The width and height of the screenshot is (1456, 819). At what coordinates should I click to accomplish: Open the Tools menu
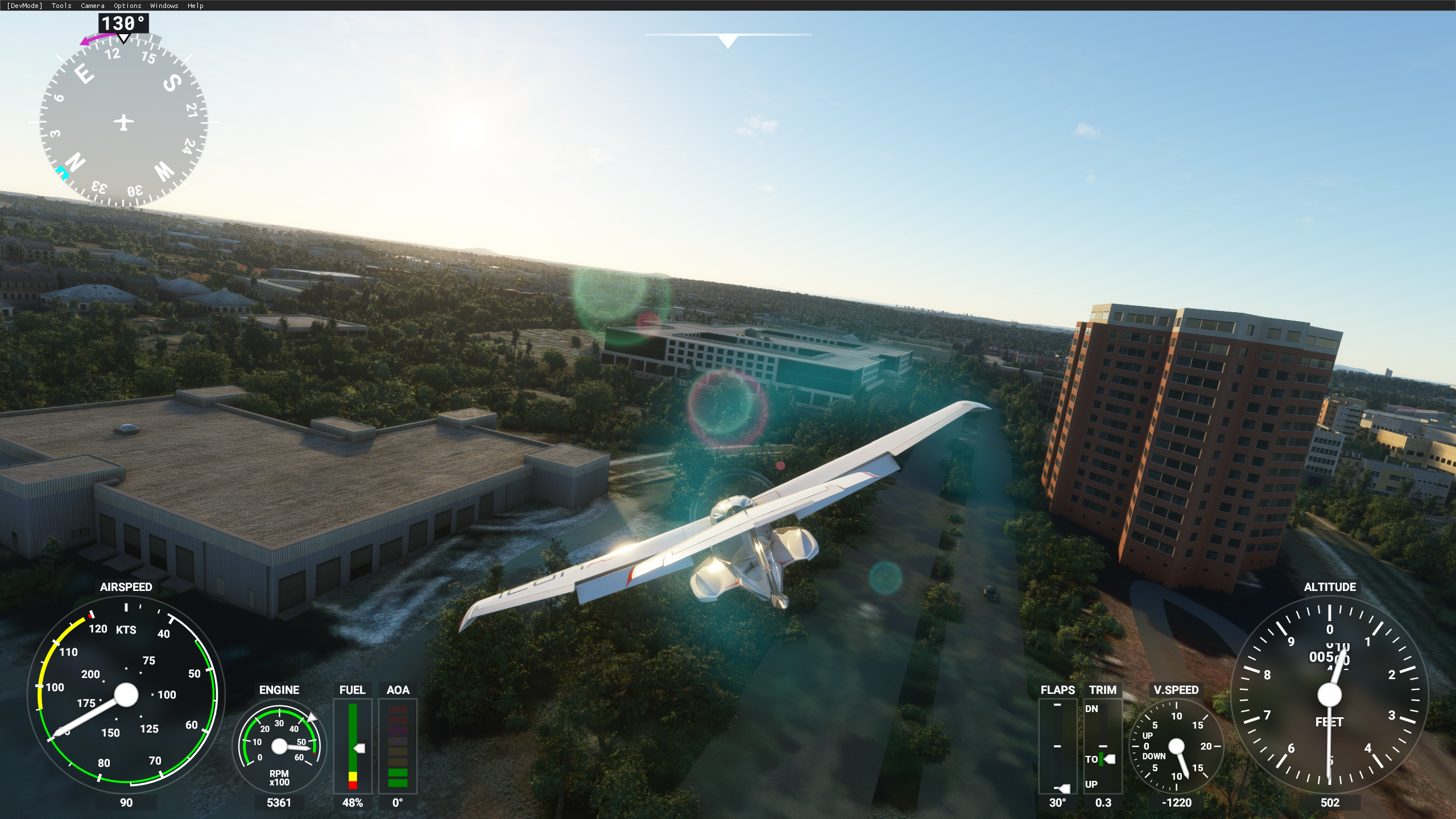tap(61, 6)
